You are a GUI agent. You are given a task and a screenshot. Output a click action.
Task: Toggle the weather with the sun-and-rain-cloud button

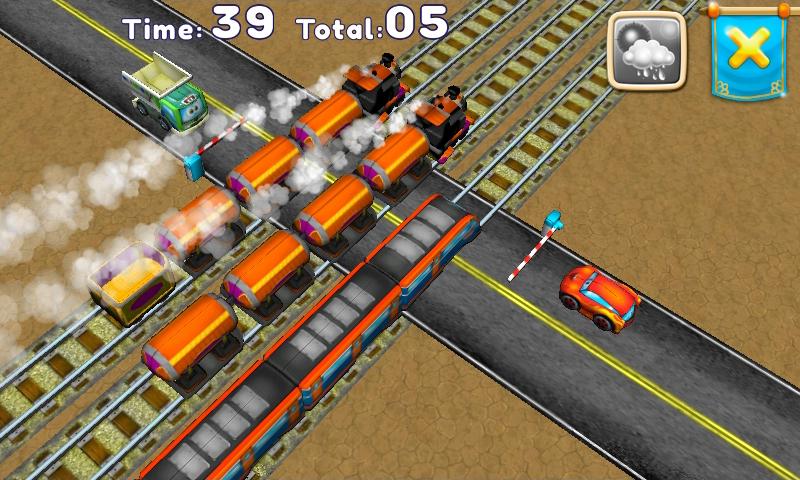pos(647,52)
